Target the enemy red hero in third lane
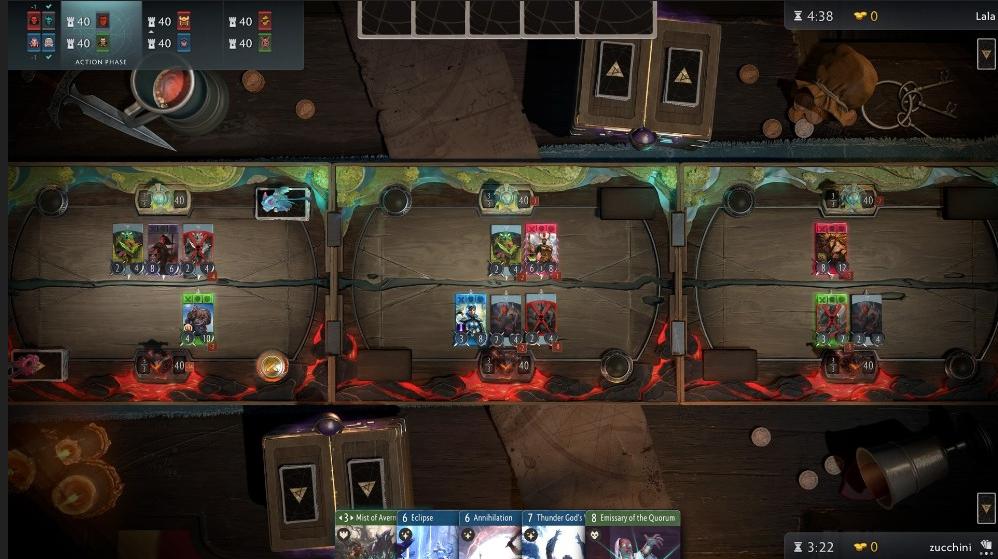The width and height of the screenshot is (998, 559). click(830, 247)
